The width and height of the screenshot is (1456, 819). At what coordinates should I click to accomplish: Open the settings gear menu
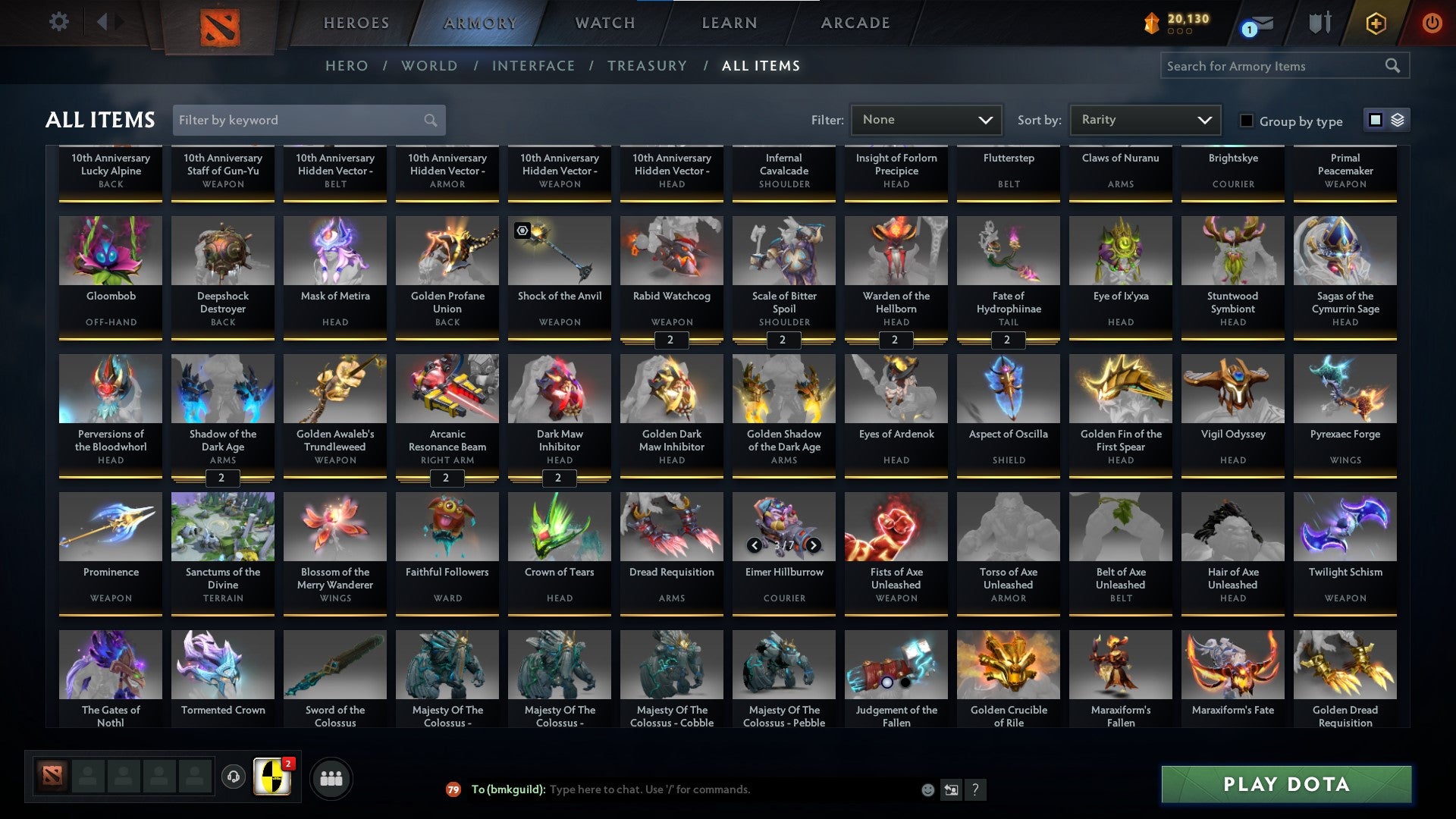(x=58, y=22)
